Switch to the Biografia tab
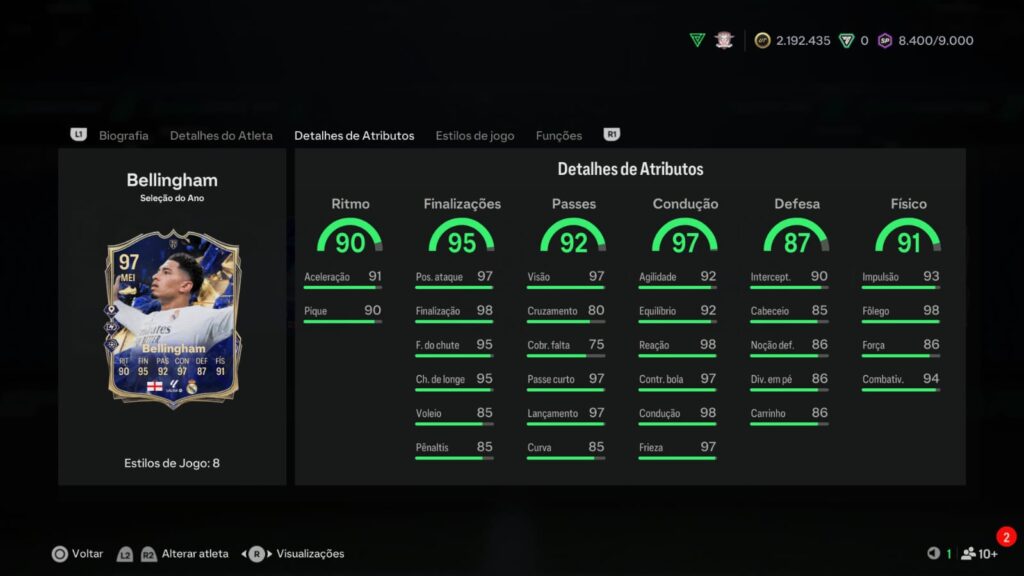1024x576 pixels. click(x=123, y=135)
